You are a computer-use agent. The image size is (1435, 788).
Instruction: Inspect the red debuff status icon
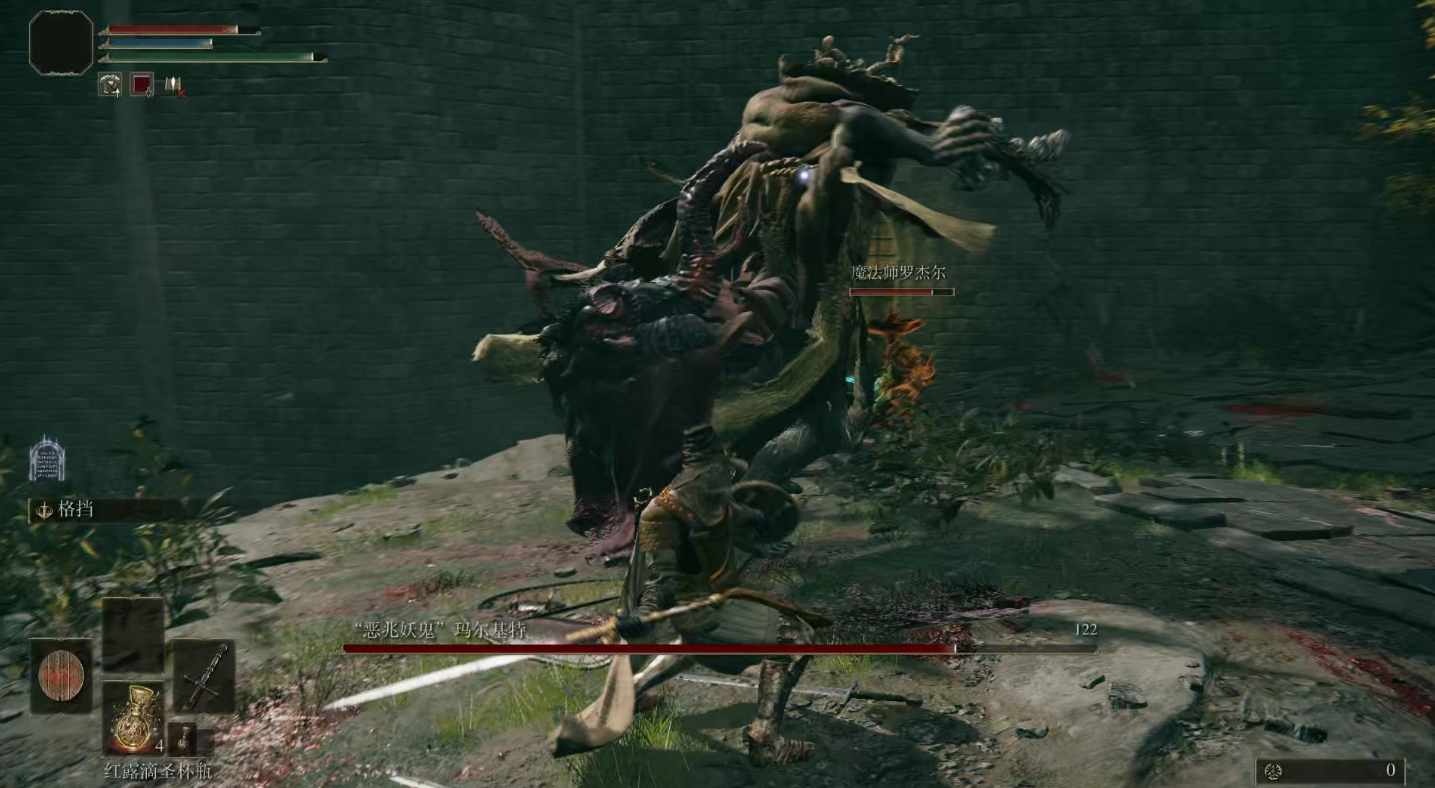pyautogui.click(x=142, y=86)
